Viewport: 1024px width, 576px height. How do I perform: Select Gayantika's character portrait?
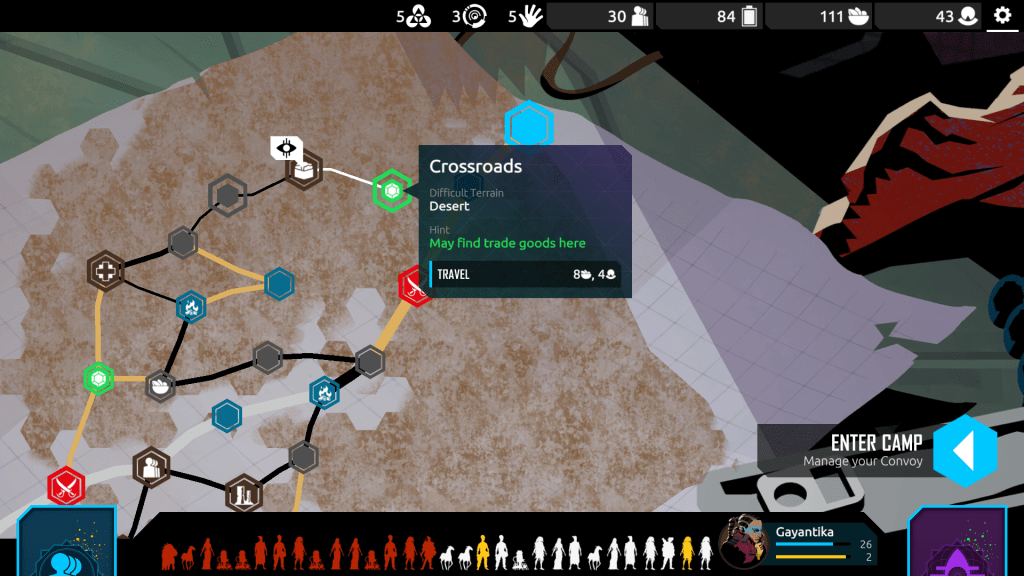pyautogui.click(x=743, y=541)
